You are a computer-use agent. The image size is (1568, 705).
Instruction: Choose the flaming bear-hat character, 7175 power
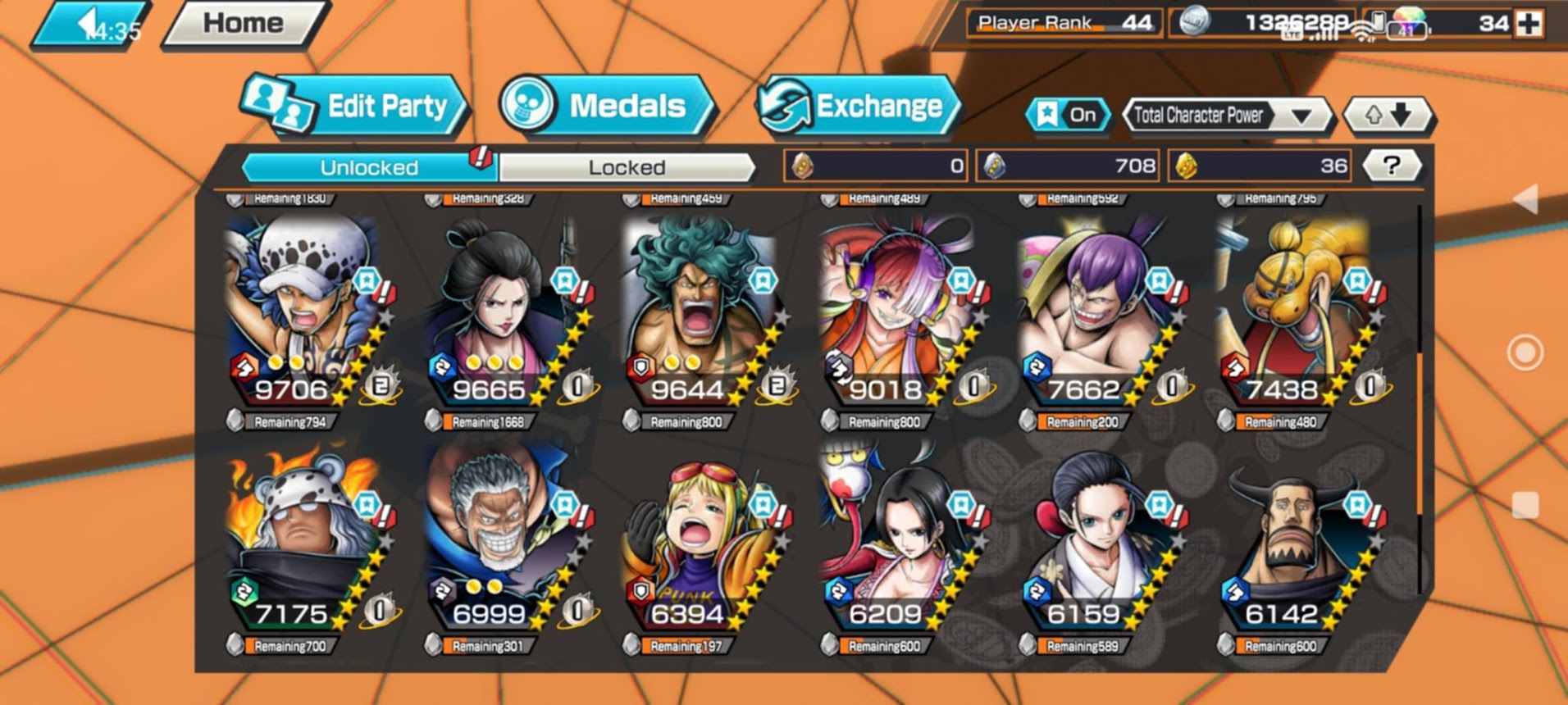303,537
